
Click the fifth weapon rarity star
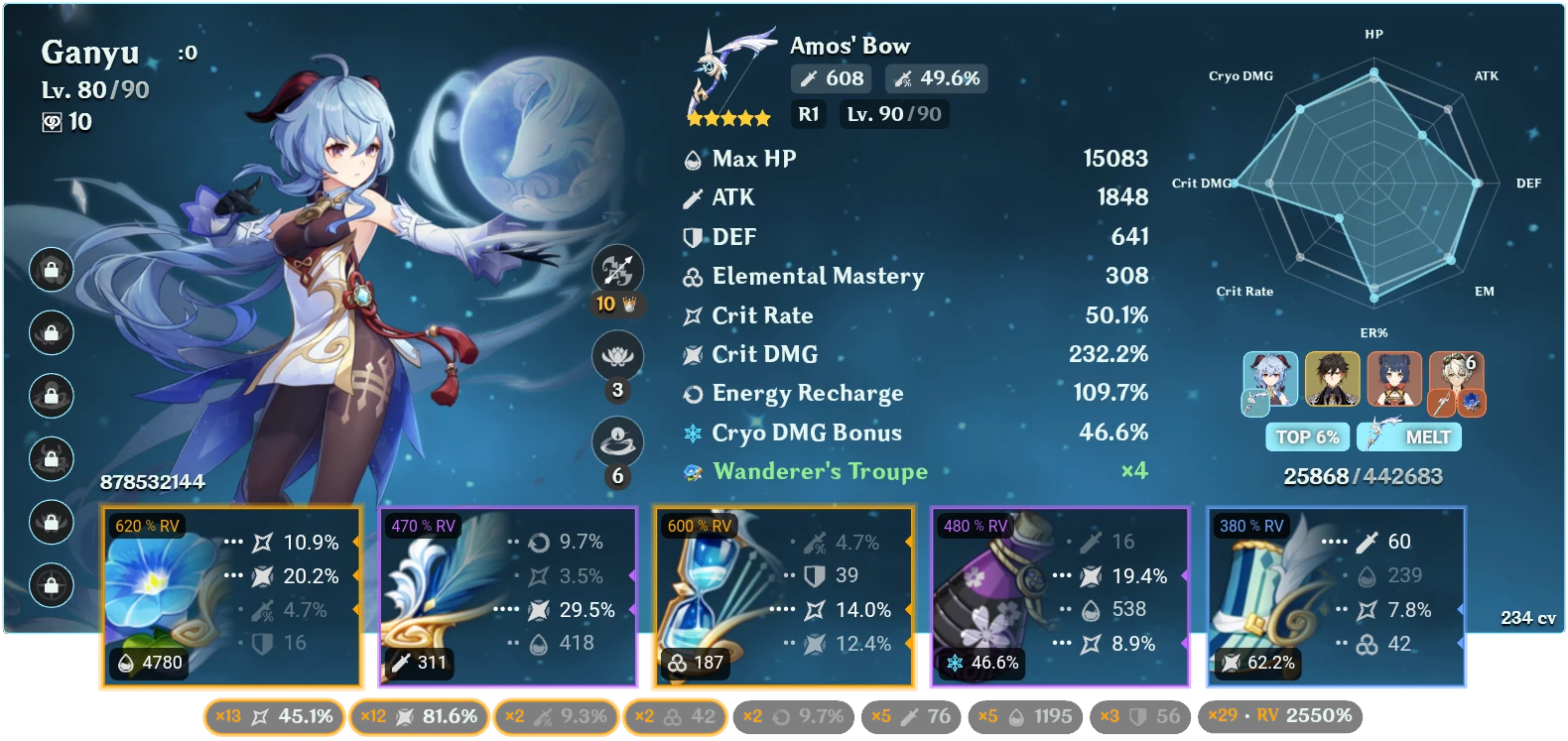pos(760,117)
